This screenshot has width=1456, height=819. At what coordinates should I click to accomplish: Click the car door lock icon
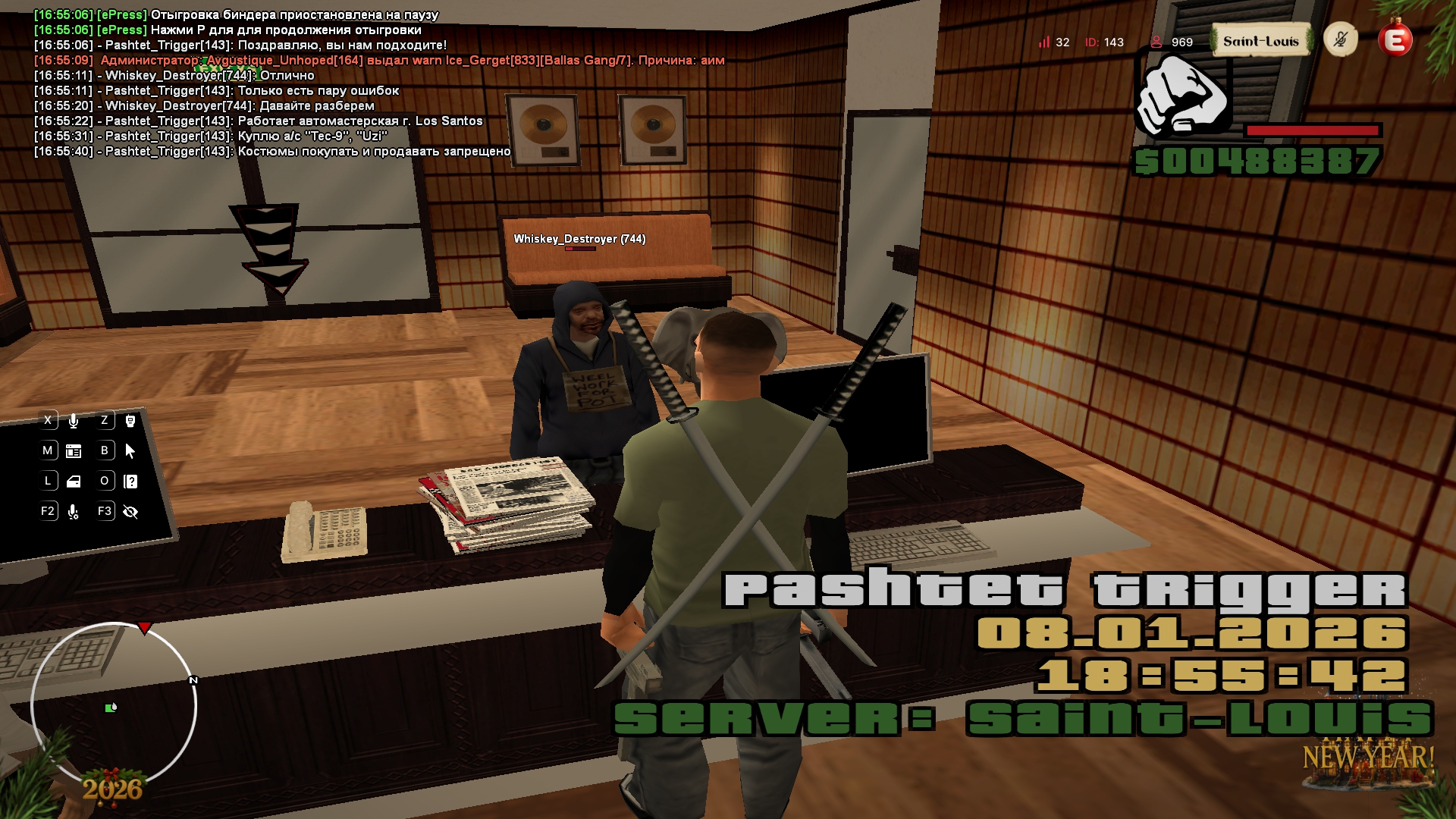tap(74, 482)
